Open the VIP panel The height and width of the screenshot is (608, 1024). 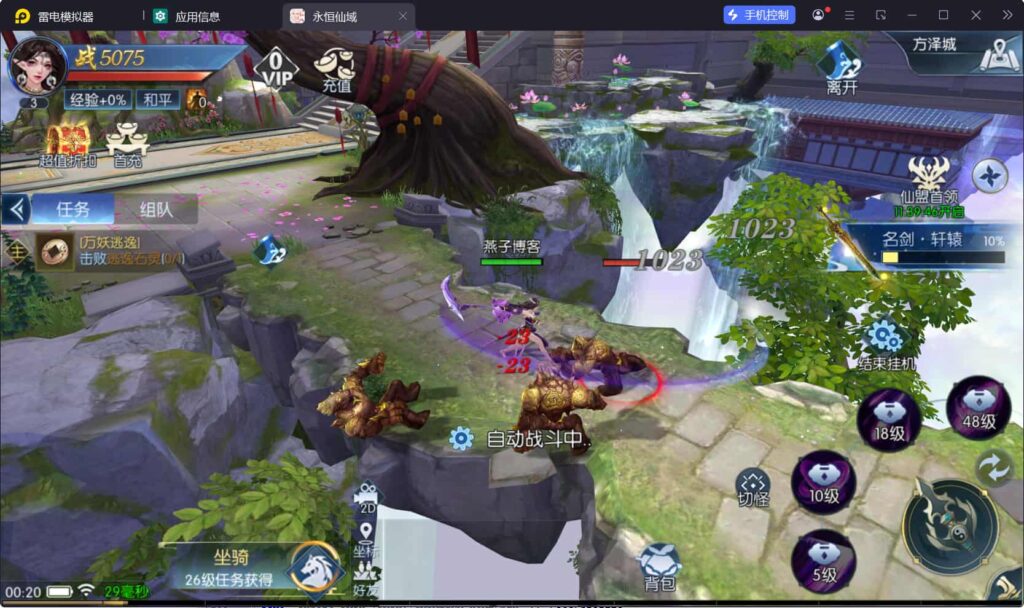(x=276, y=67)
